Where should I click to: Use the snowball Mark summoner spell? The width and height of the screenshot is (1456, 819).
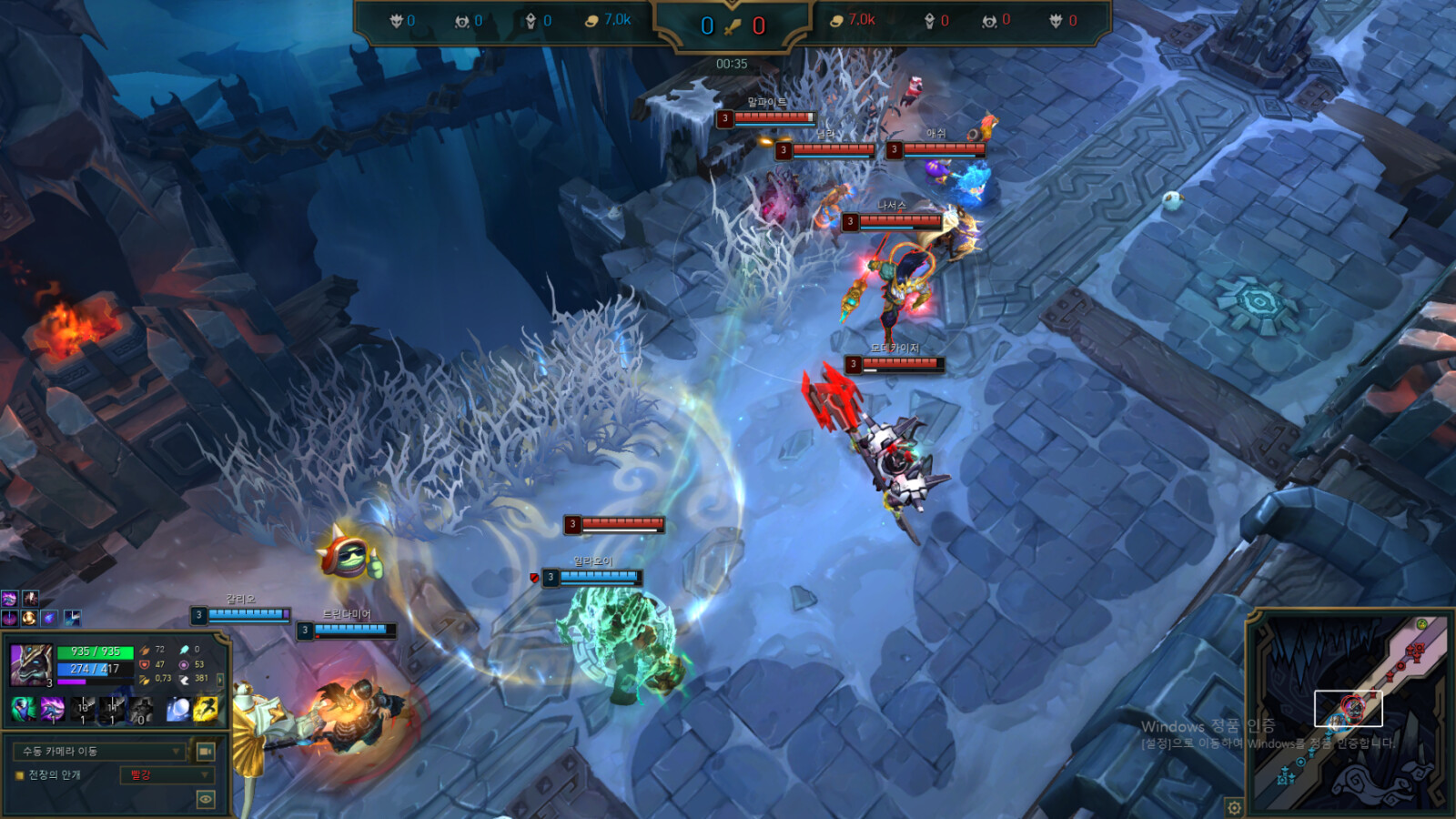178,708
